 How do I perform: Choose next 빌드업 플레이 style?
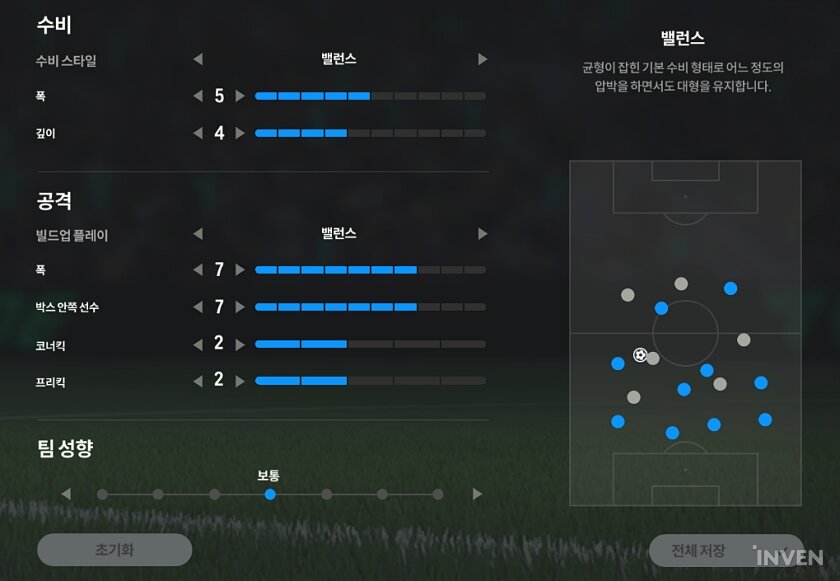click(x=482, y=234)
